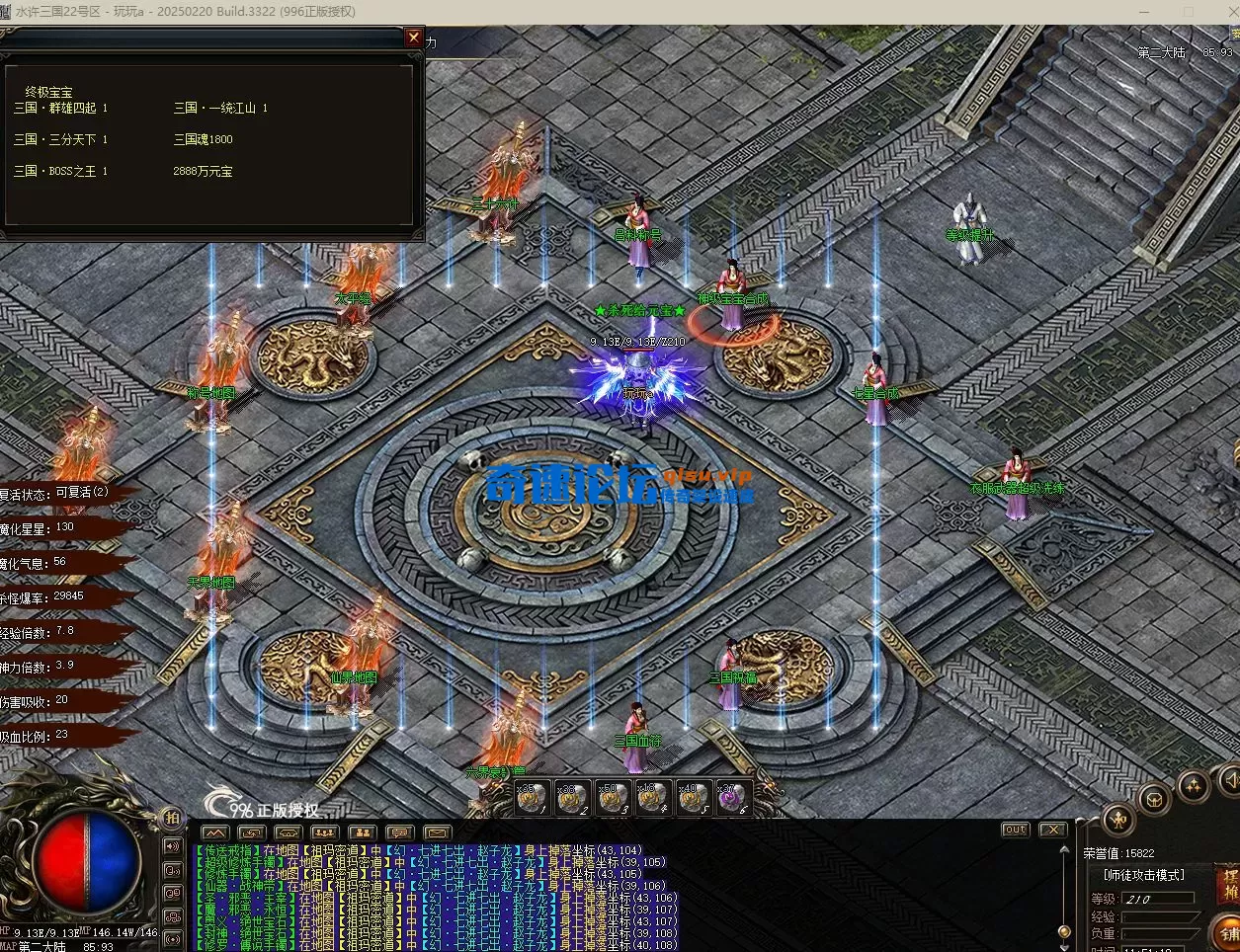Use the item in hotbar slot 4
Viewport: 1240px width, 952px height.
coord(651,798)
